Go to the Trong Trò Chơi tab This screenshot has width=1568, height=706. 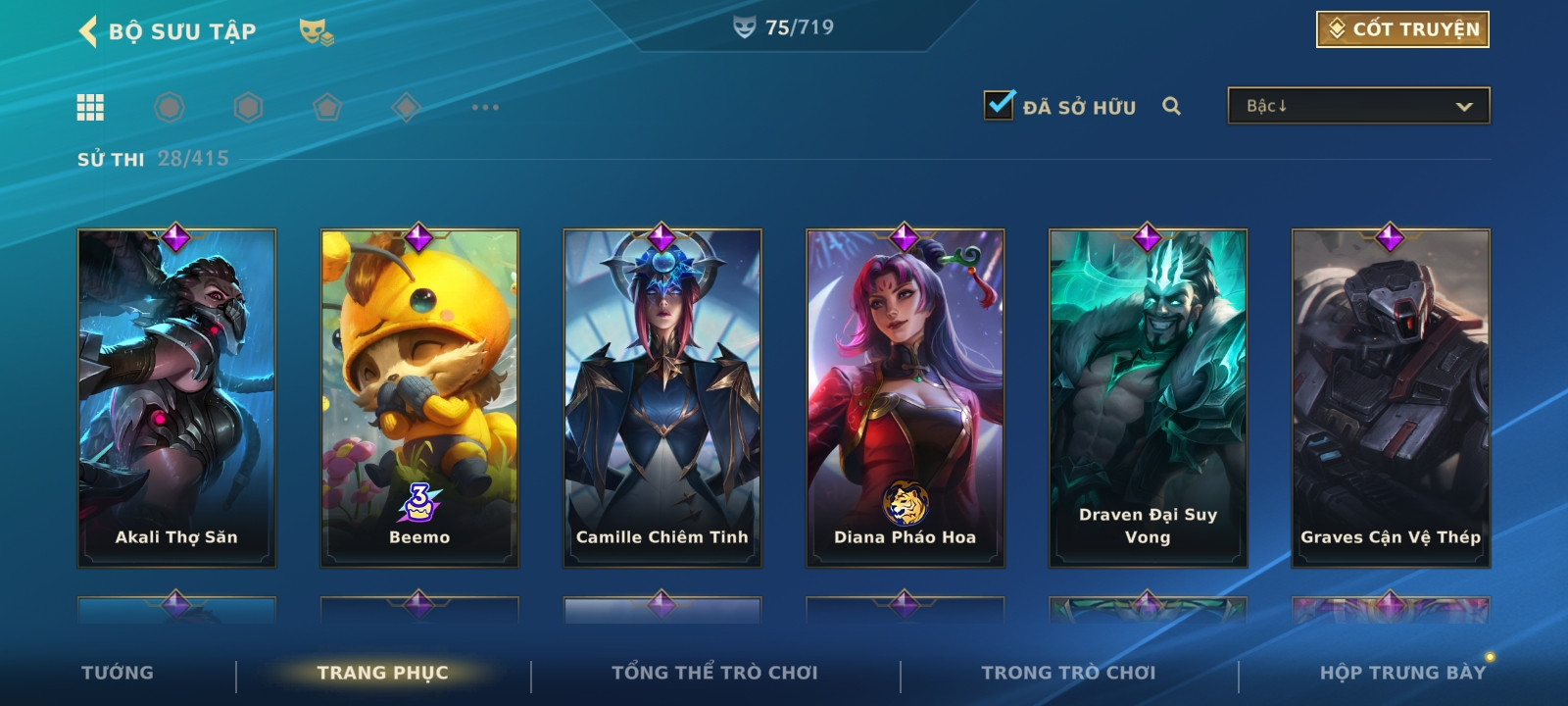(1068, 673)
